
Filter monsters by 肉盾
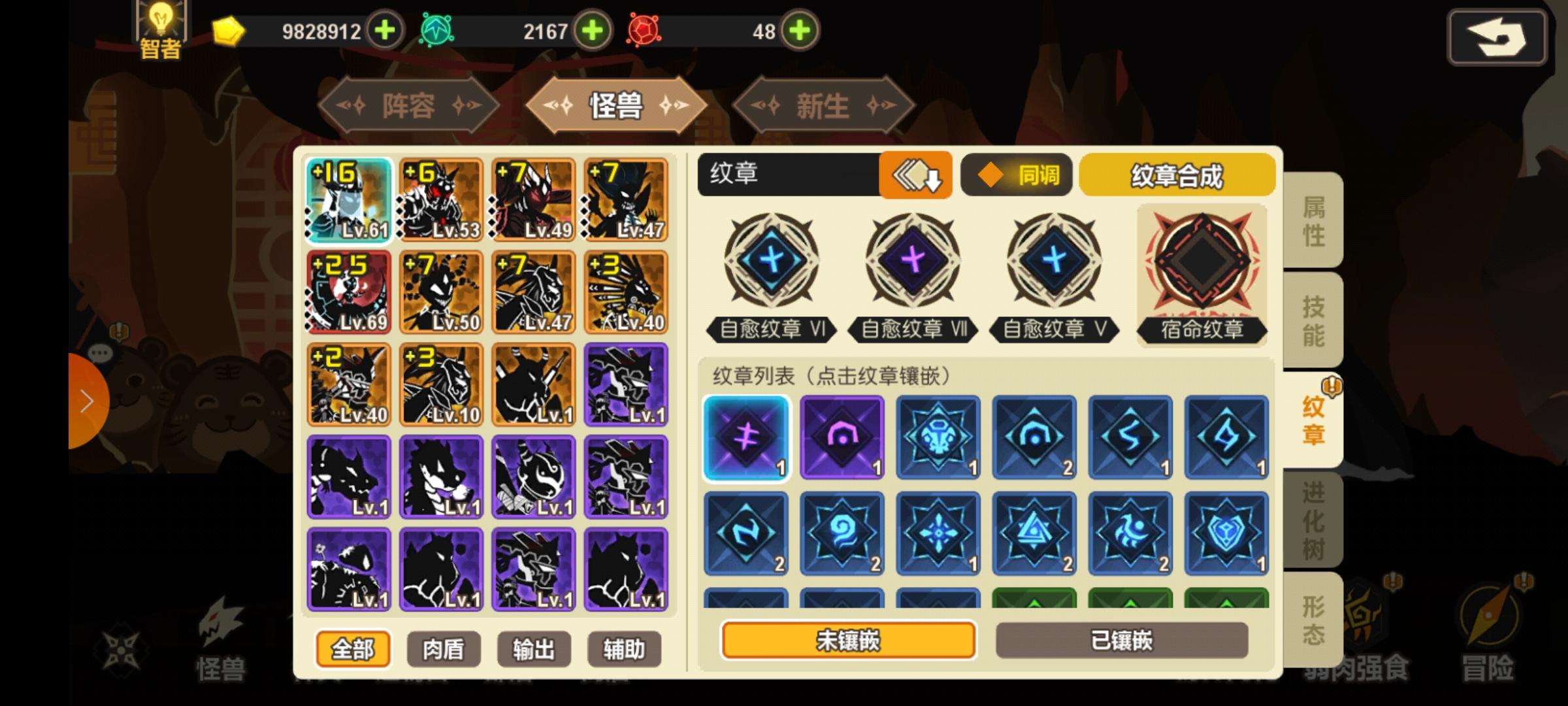(444, 648)
